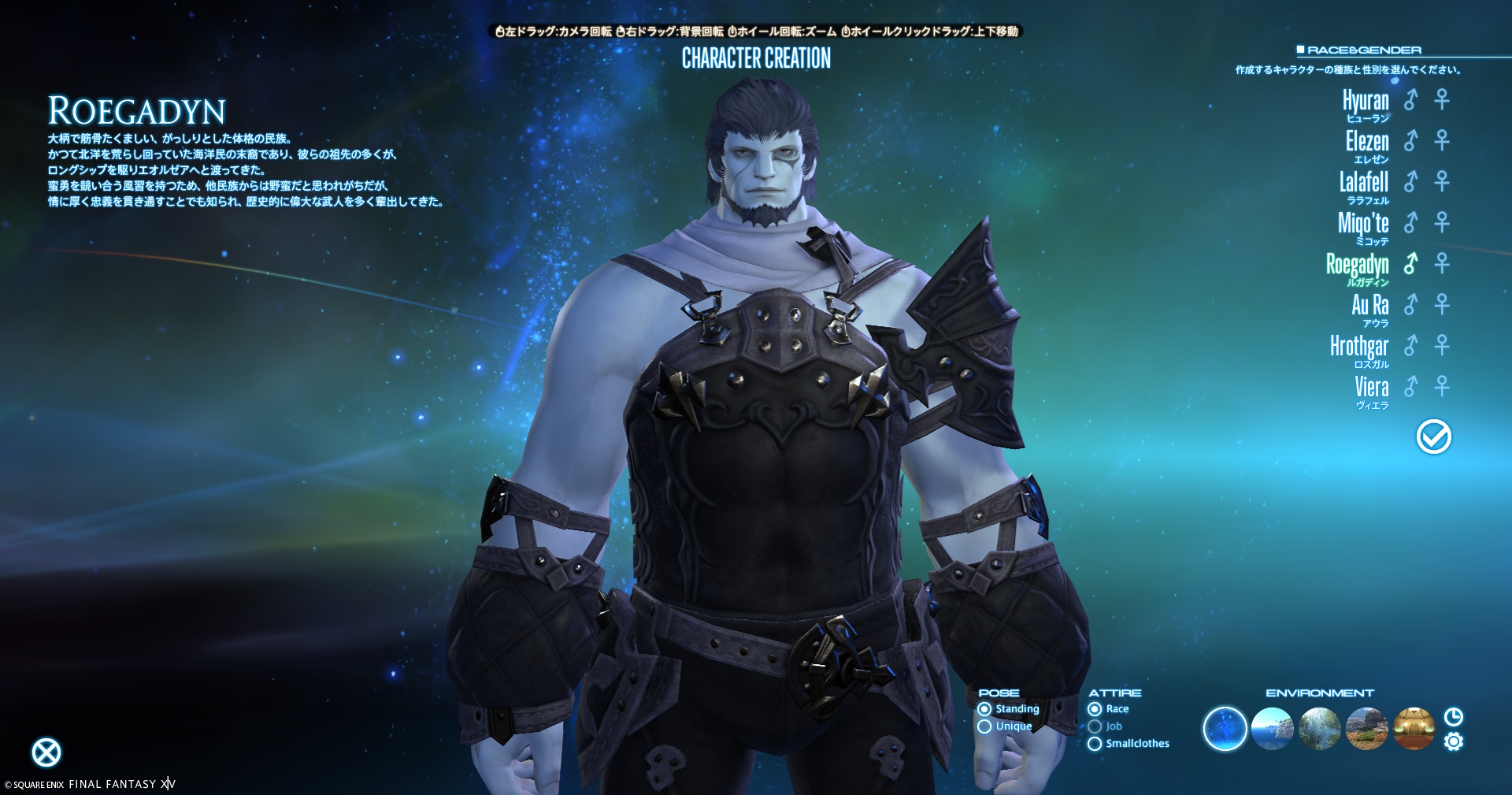Select the golden interior environment thumbnail
Screen dimensions: 1512x795
click(1414, 729)
